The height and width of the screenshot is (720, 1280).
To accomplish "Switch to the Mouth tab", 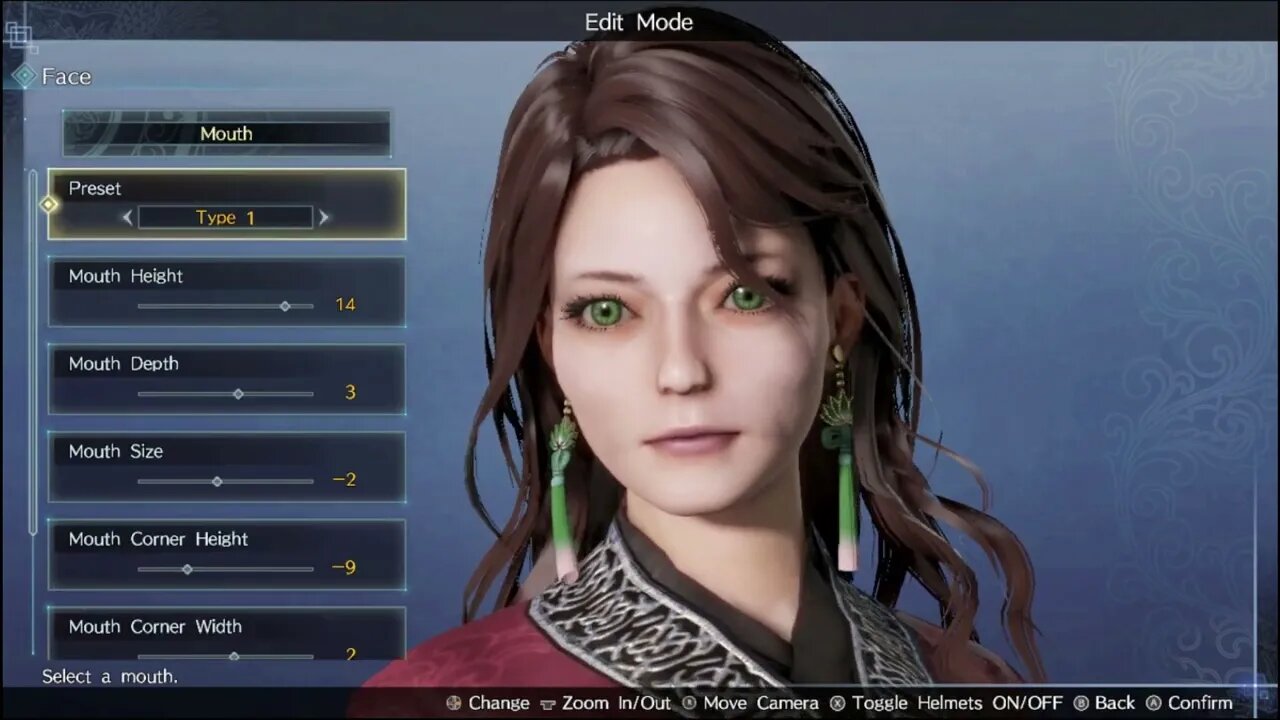I will 226,133.
